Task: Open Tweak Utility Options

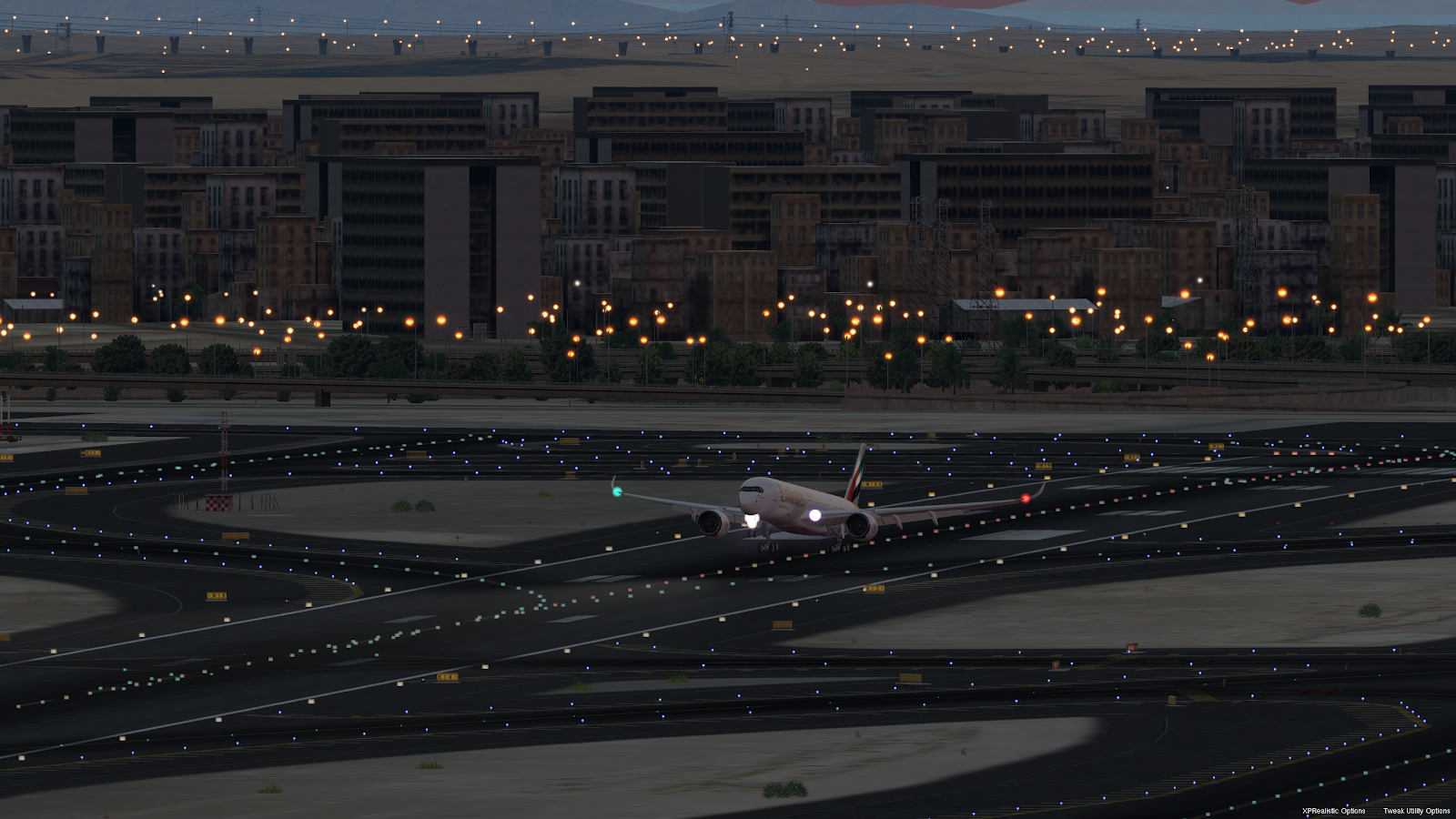Action: pyautogui.click(x=1416, y=811)
